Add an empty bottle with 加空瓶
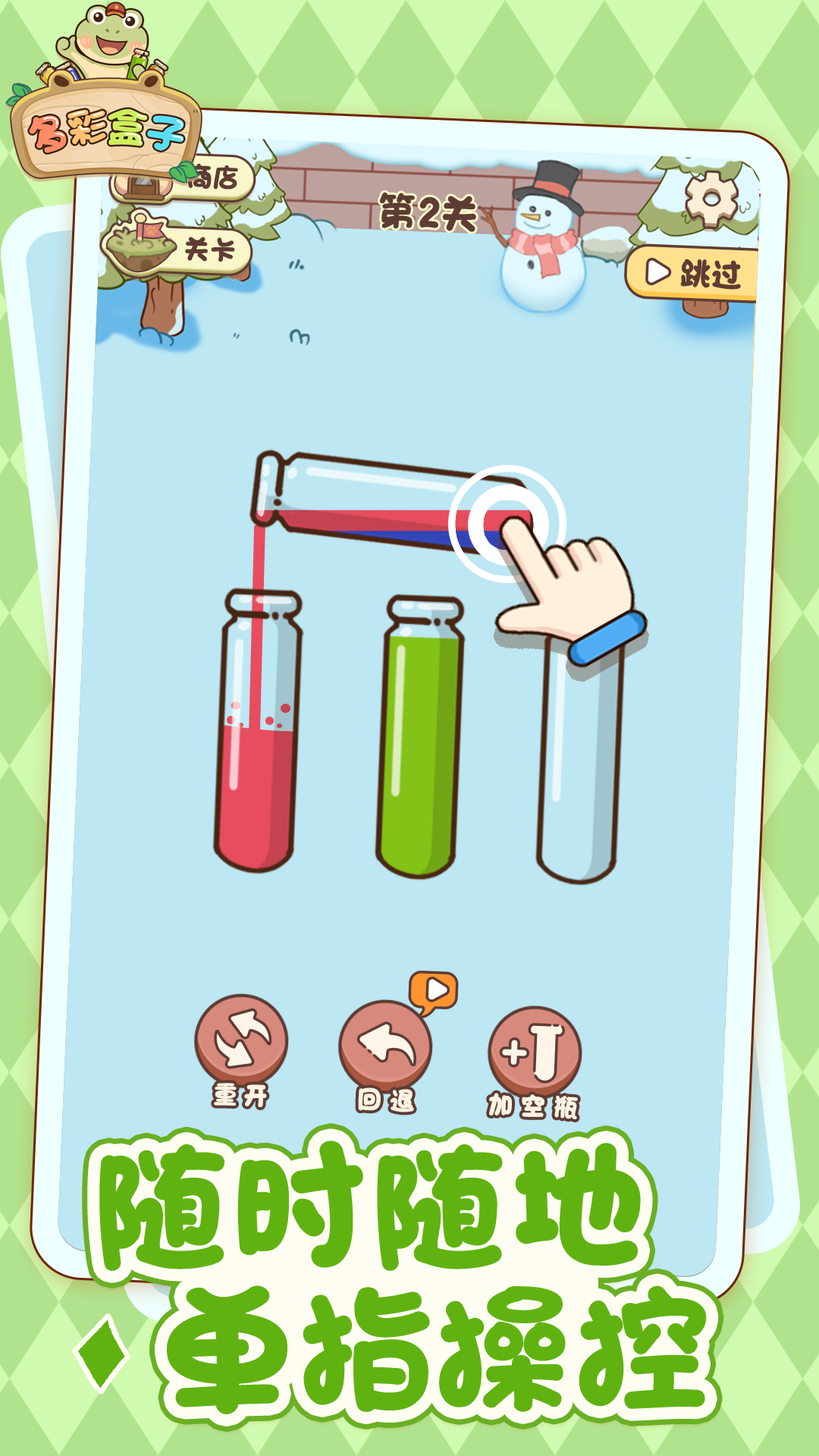 [x=535, y=1051]
